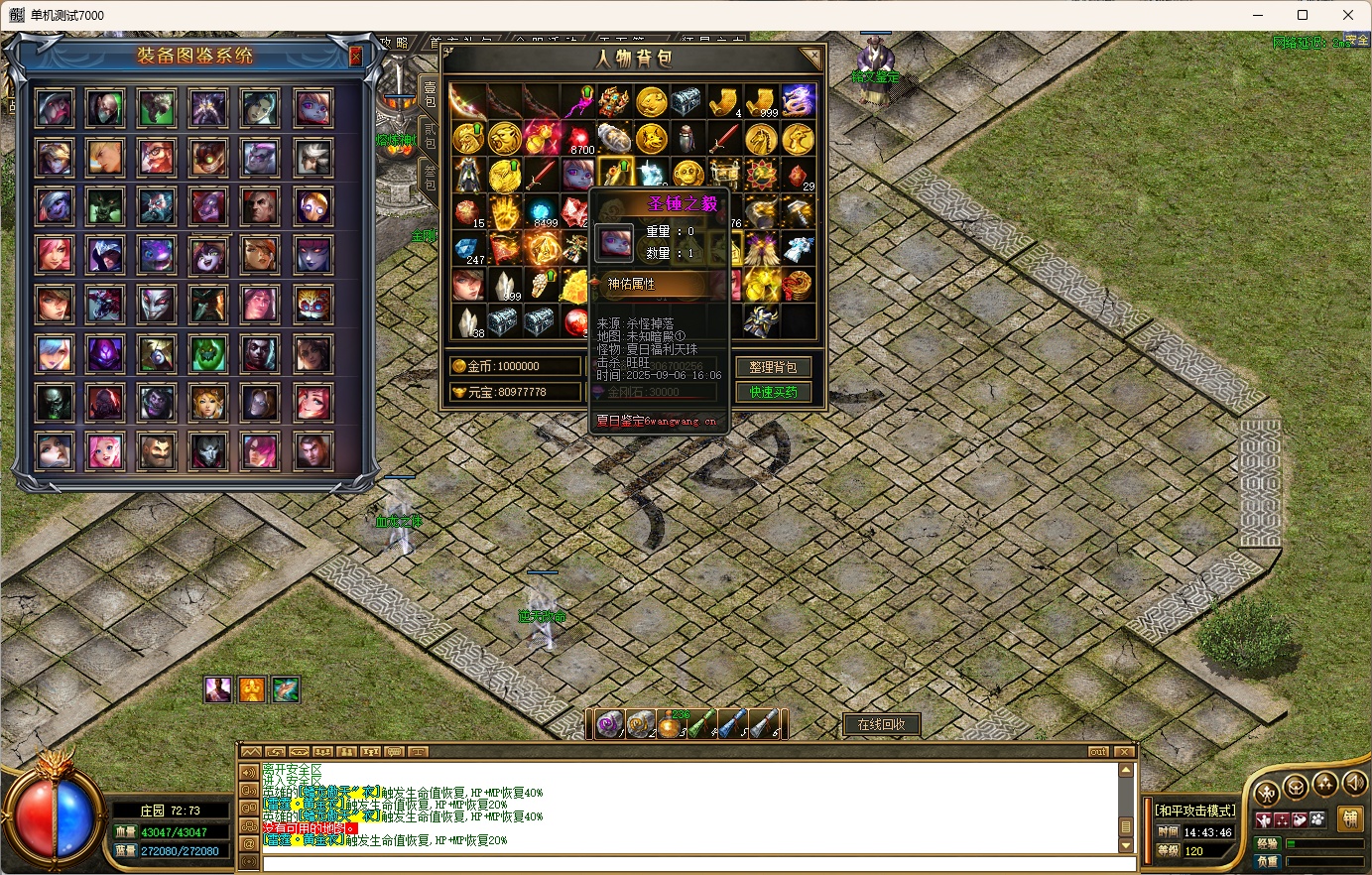
Task: Close the 人物背包 inventory window
Action: pos(811,58)
